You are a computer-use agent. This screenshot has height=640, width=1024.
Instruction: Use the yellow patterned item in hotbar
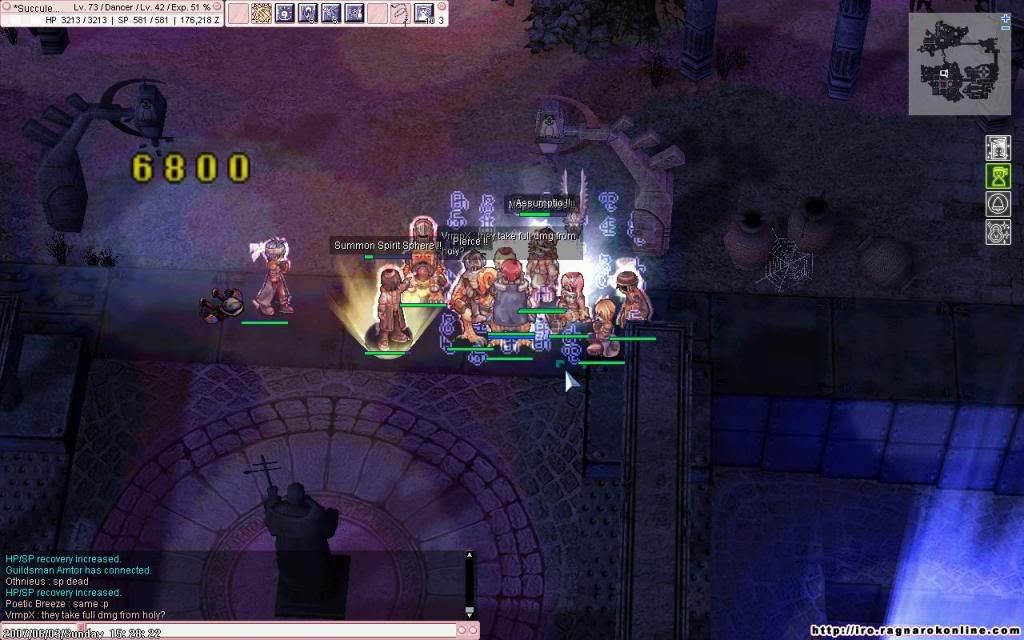[x=261, y=13]
